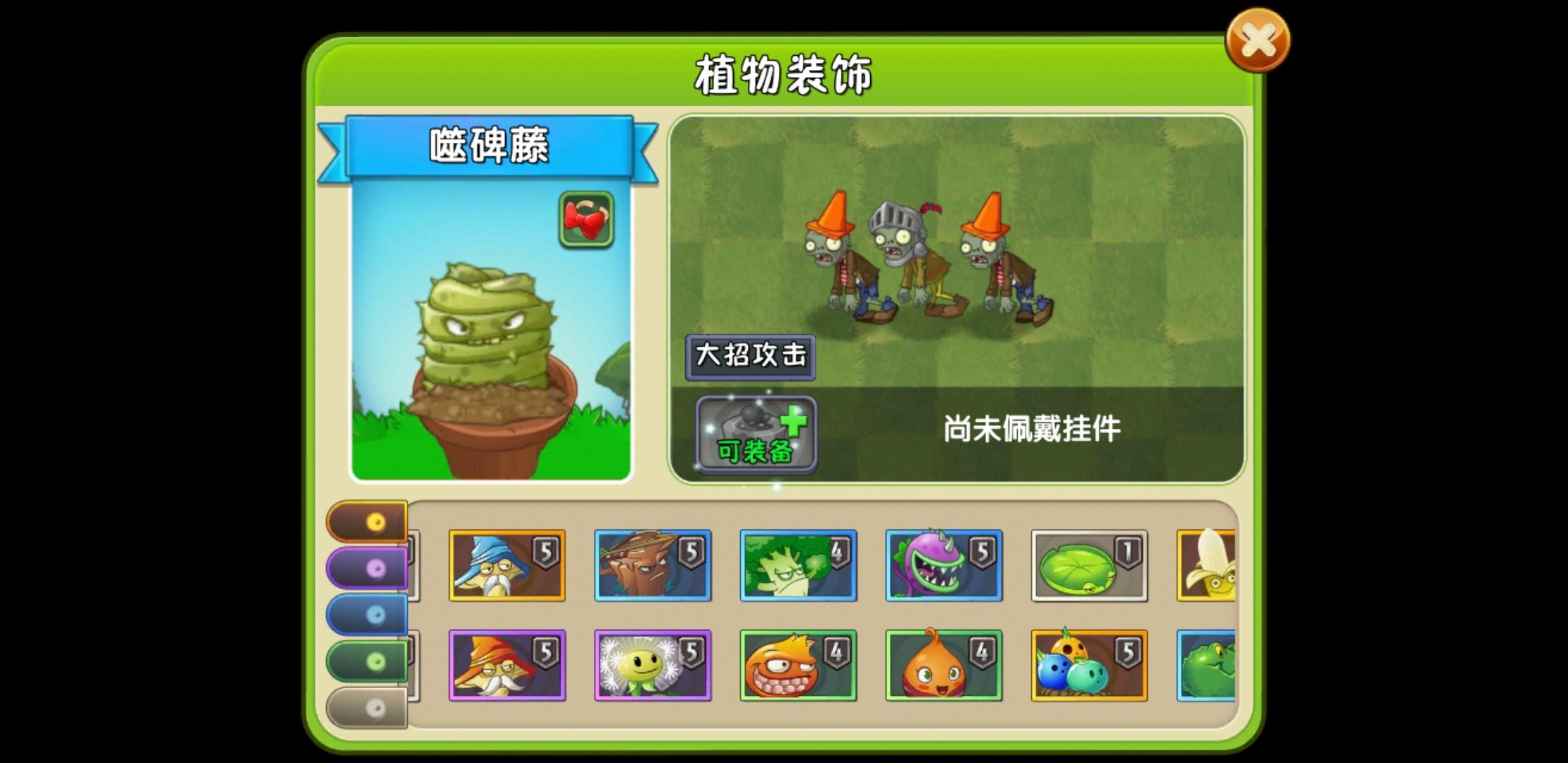1568x763 pixels.
Task: Select the tree trunk plant thumbnail
Action: pyautogui.click(x=651, y=566)
